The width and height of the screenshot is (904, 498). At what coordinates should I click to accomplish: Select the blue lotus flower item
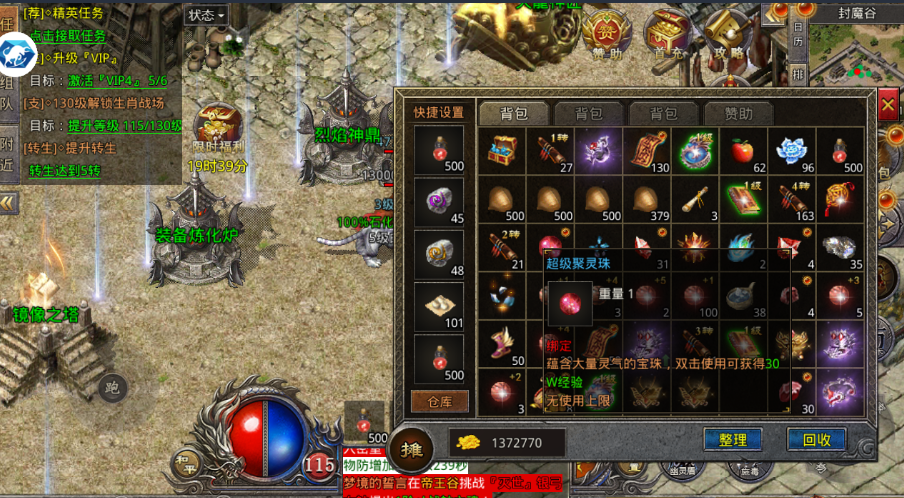[789, 151]
